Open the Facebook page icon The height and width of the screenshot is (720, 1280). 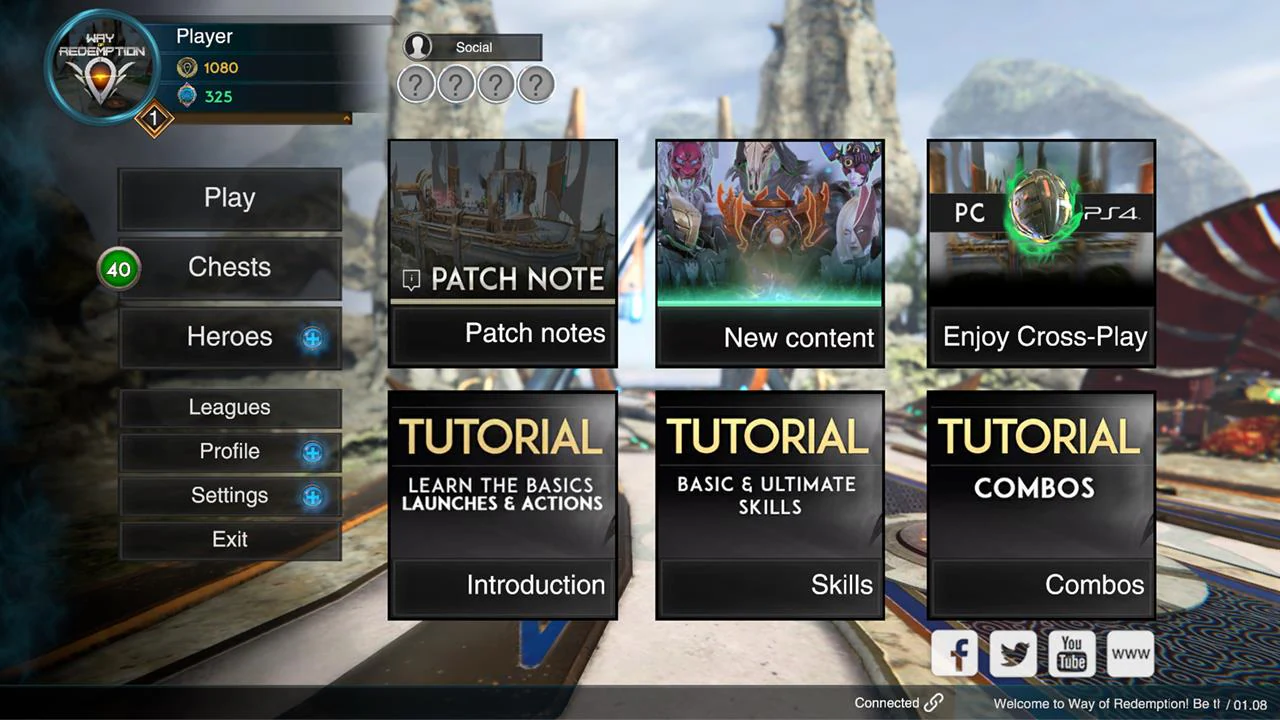[954, 653]
